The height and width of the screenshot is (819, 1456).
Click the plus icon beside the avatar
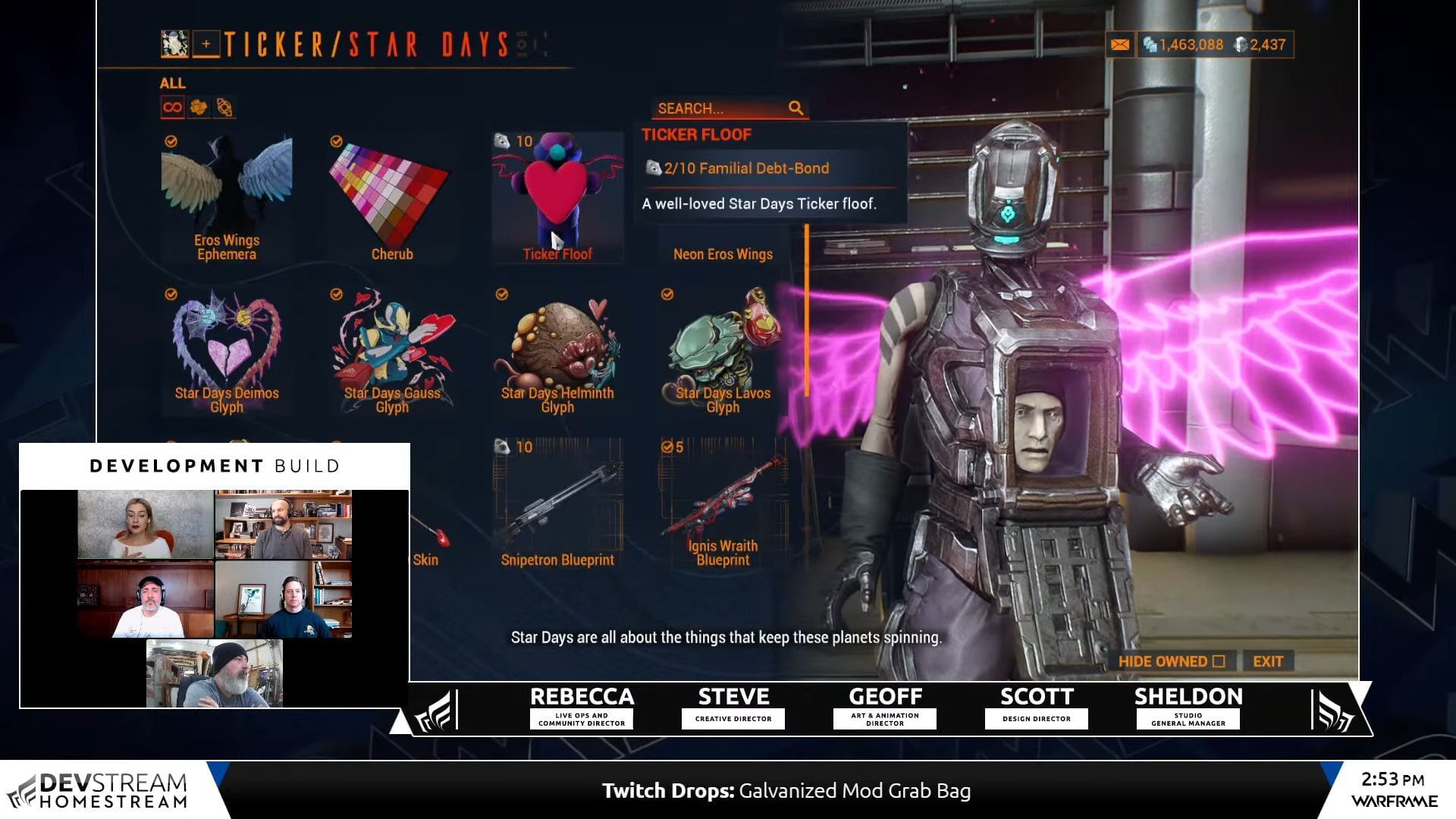206,45
